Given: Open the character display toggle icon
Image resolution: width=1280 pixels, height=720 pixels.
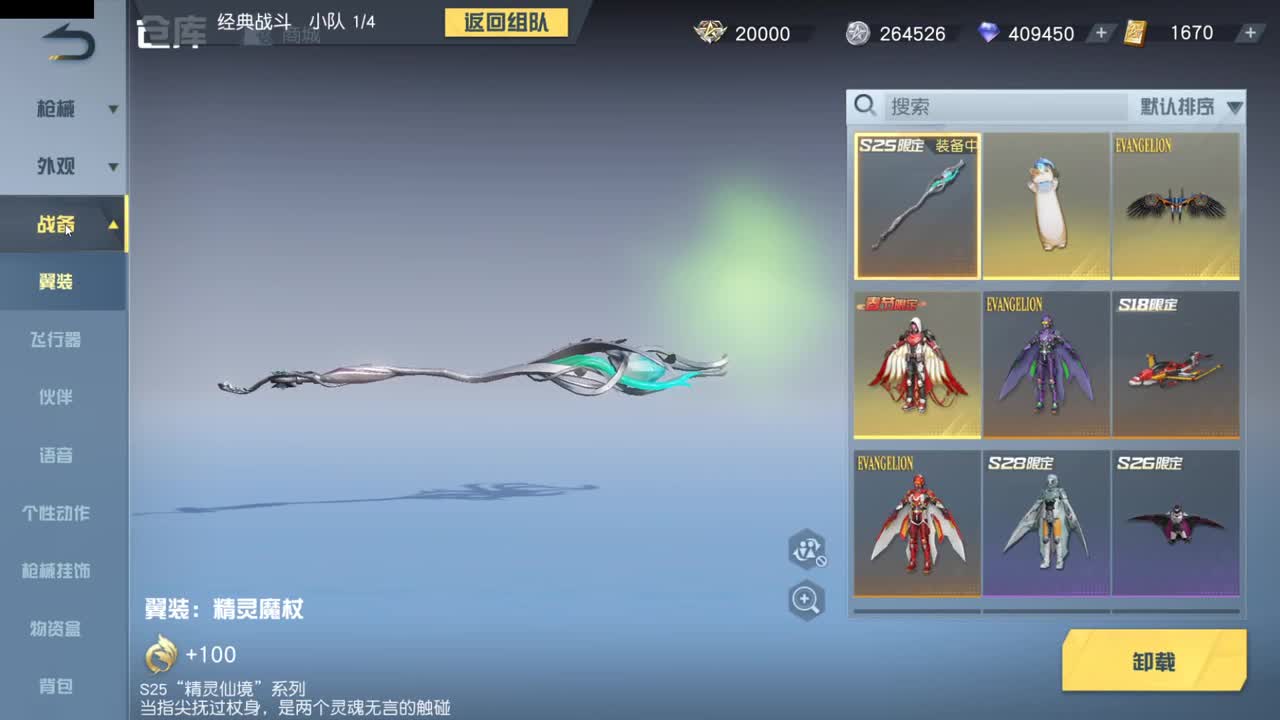Looking at the screenshot, I should (808, 550).
